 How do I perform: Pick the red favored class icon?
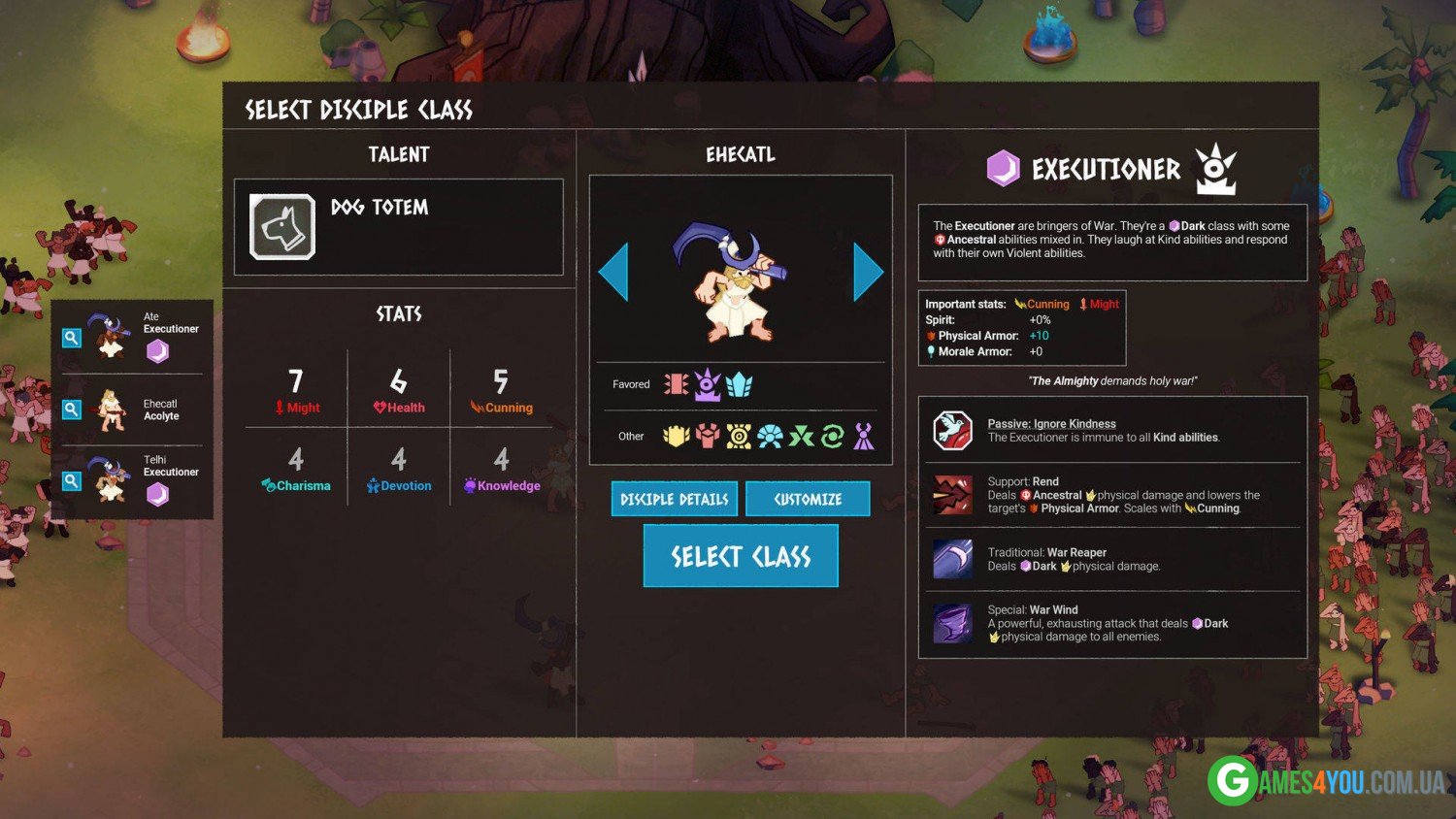click(676, 384)
